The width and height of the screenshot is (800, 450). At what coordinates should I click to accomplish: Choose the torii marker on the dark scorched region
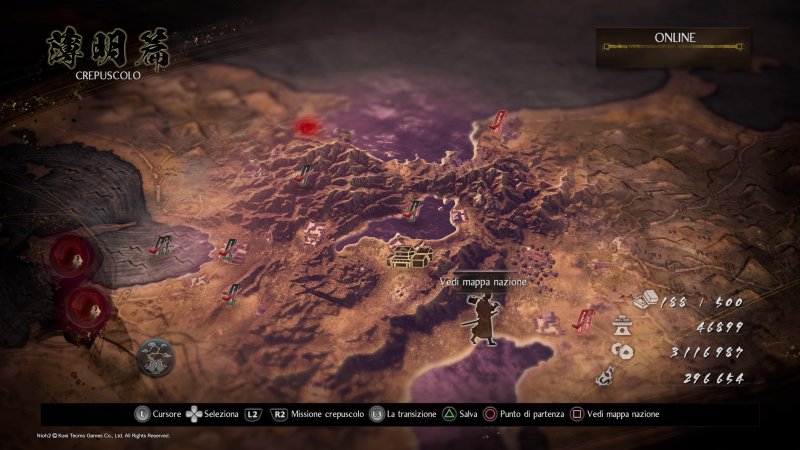(160, 243)
